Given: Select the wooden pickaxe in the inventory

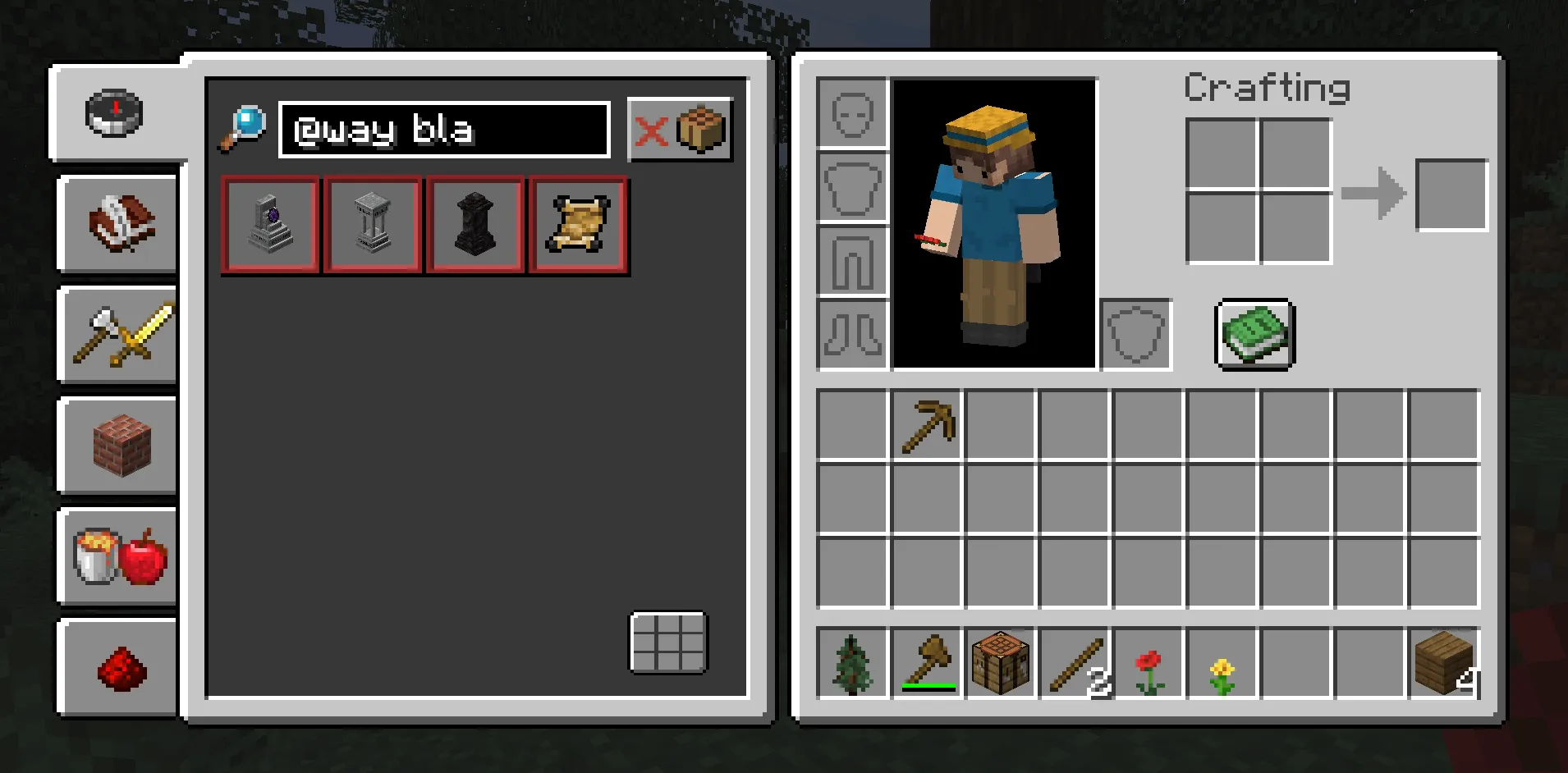Looking at the screenshot, I should click(x=928, y=425).
